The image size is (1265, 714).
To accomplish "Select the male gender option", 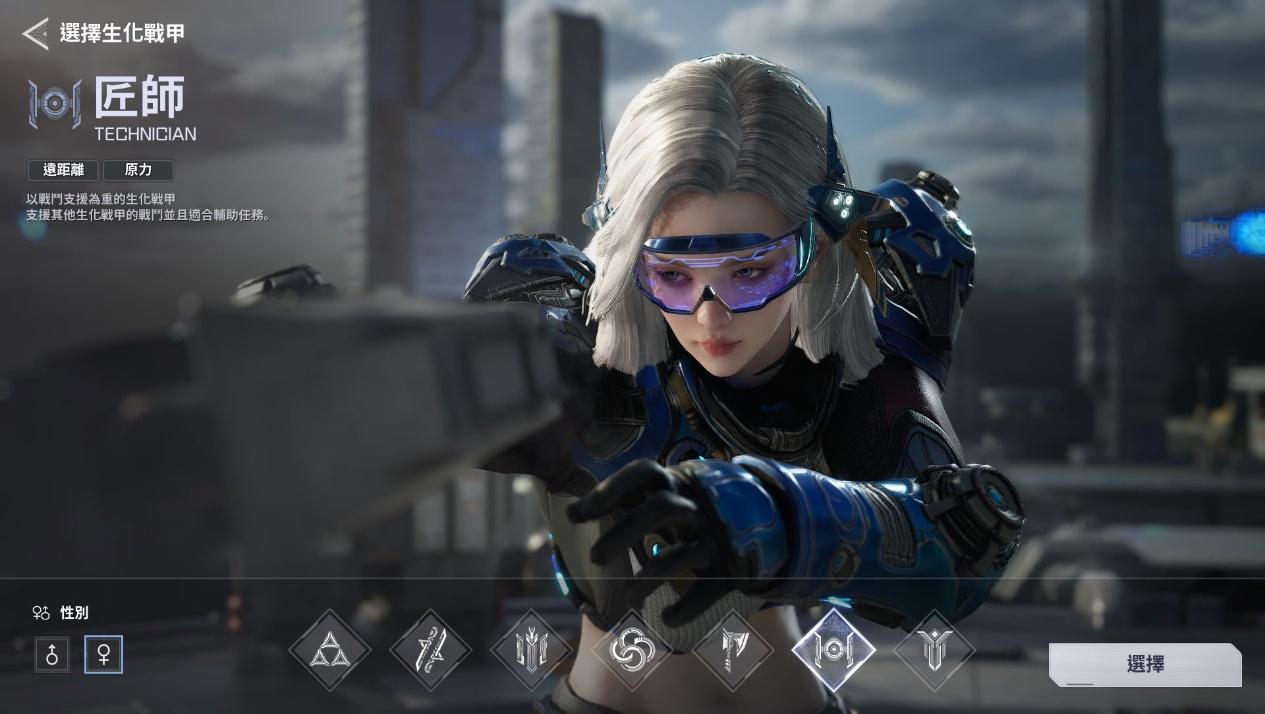I will click(52, 655).
